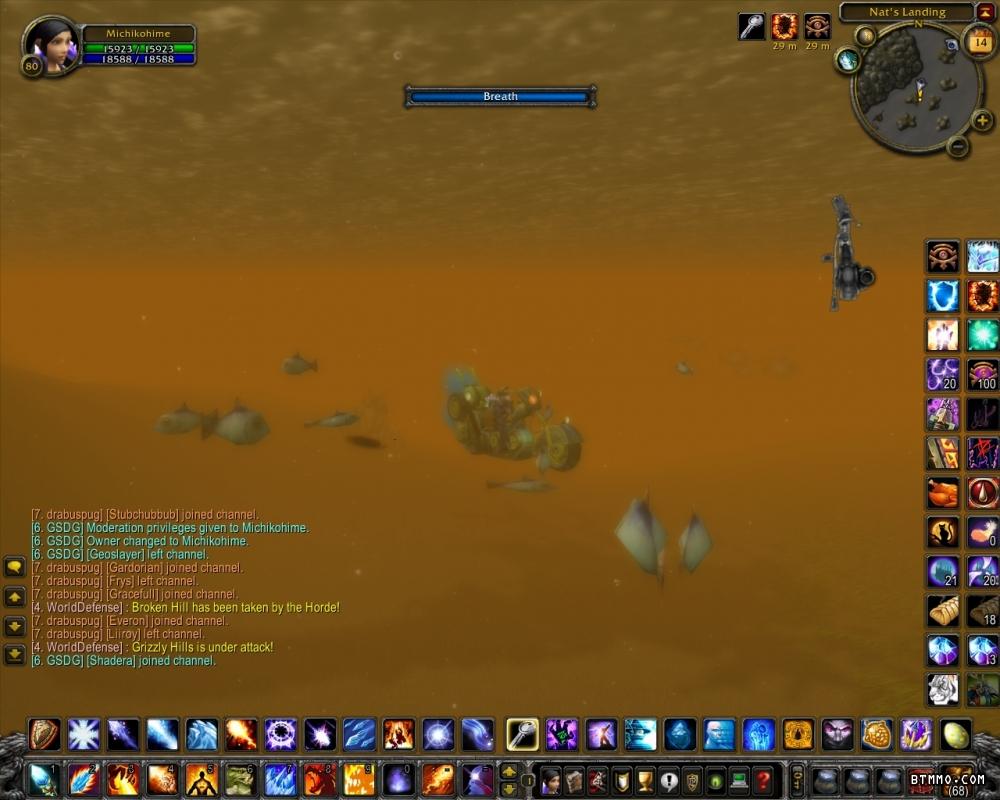Activate the bread loaf item slot

(x=943, y=610)
